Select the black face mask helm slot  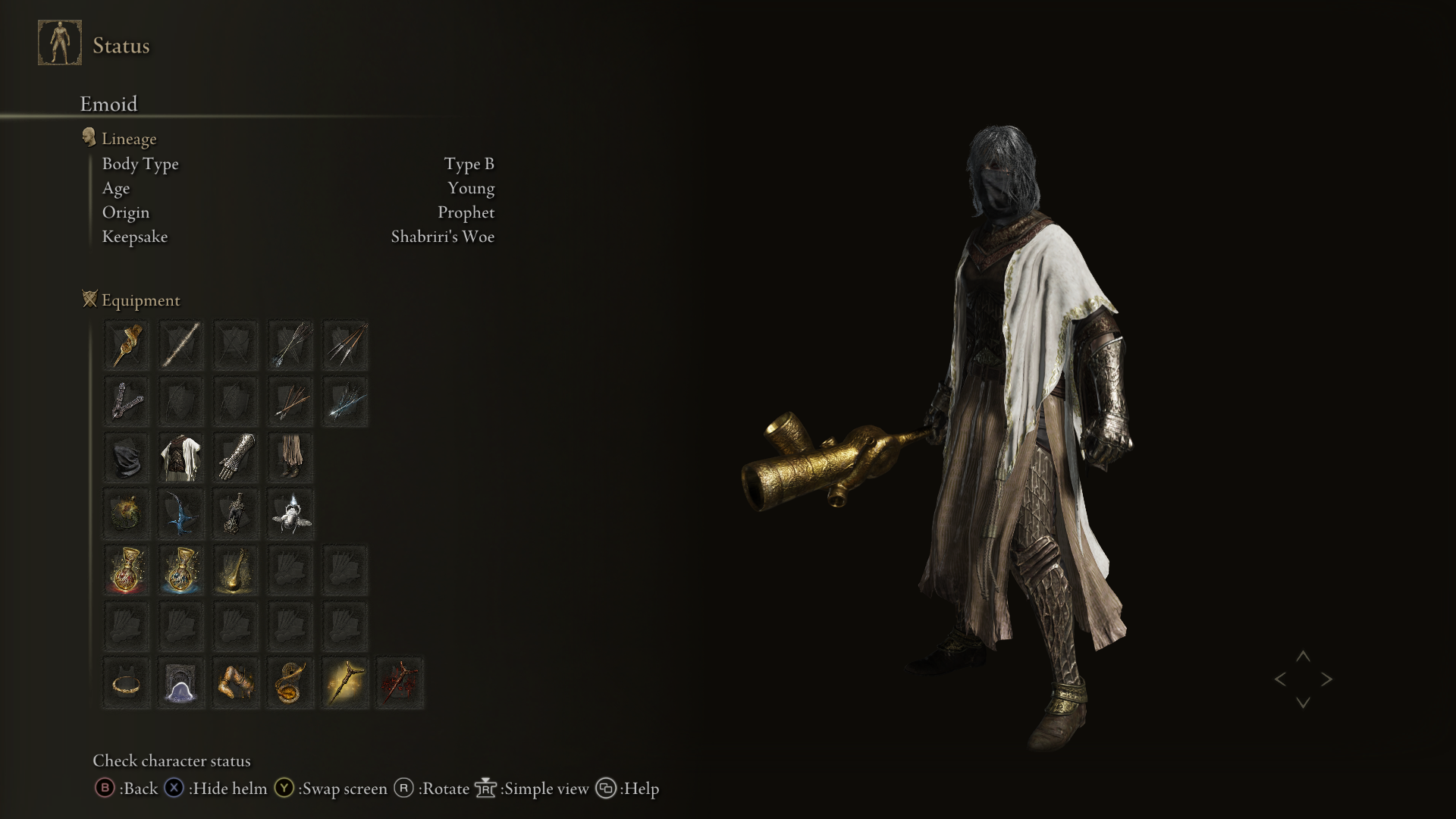tap(126, 457)
